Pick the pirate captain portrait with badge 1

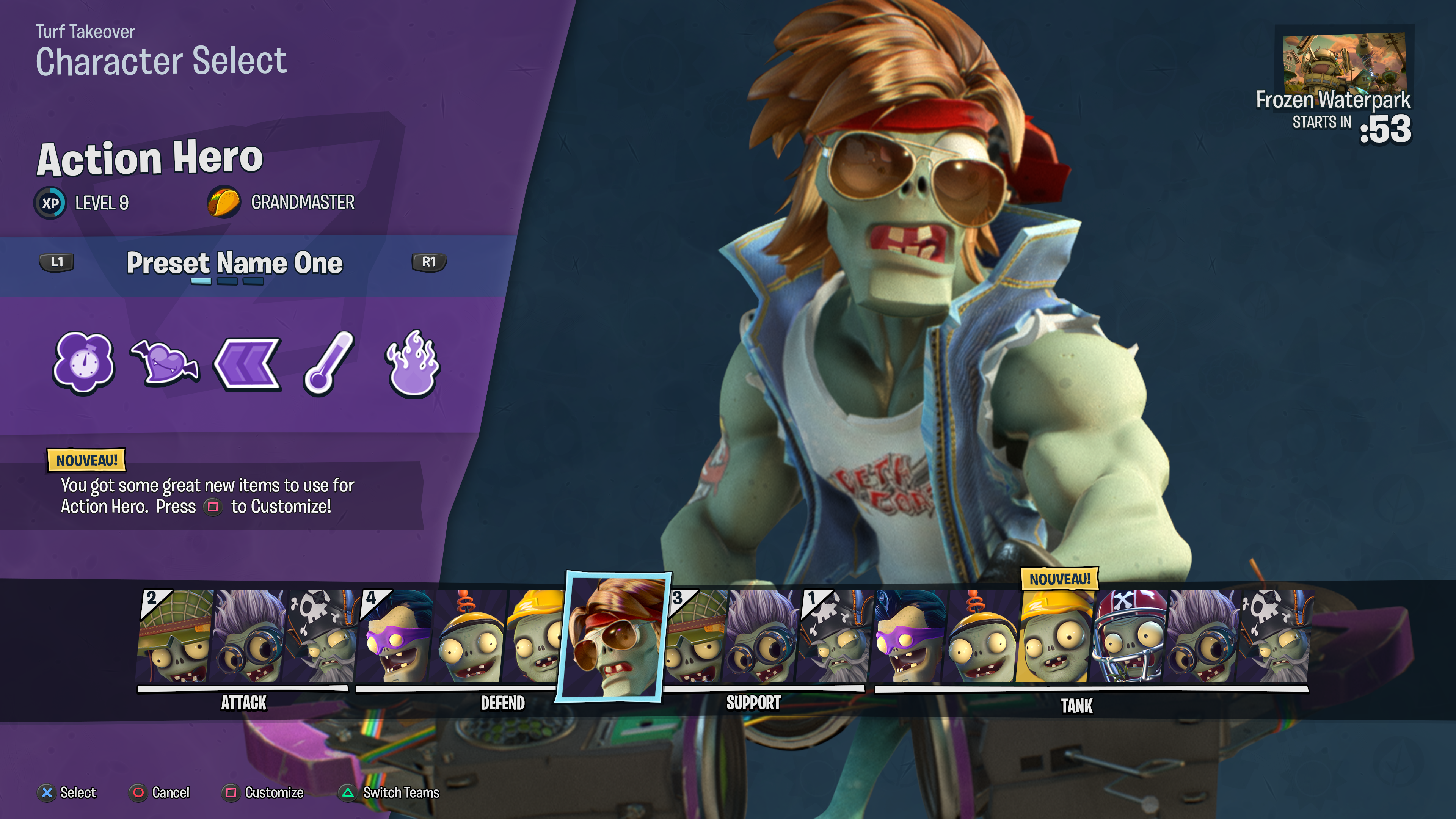[835, 637]
